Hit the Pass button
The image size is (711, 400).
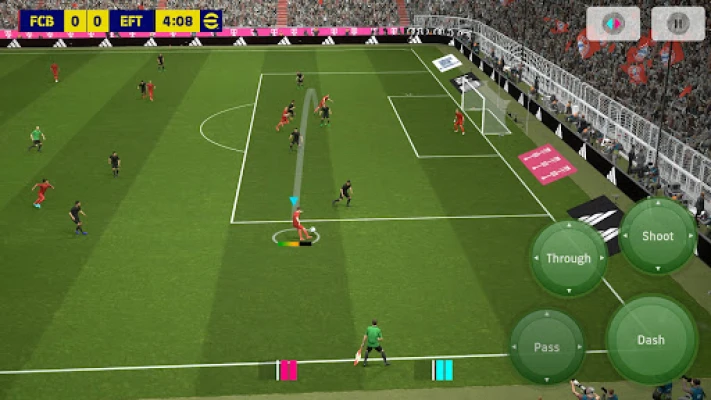547,347
